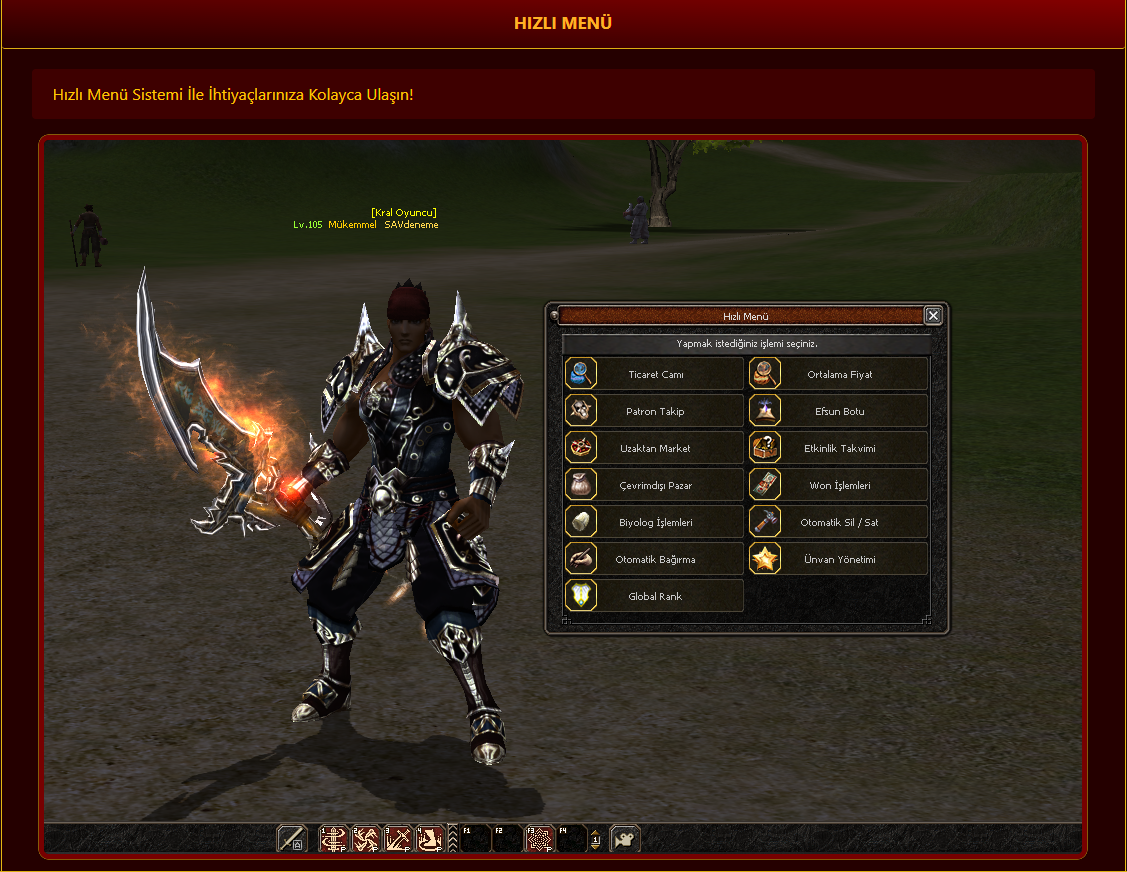Open the Etkinlik Takvimi calendar

839,448
